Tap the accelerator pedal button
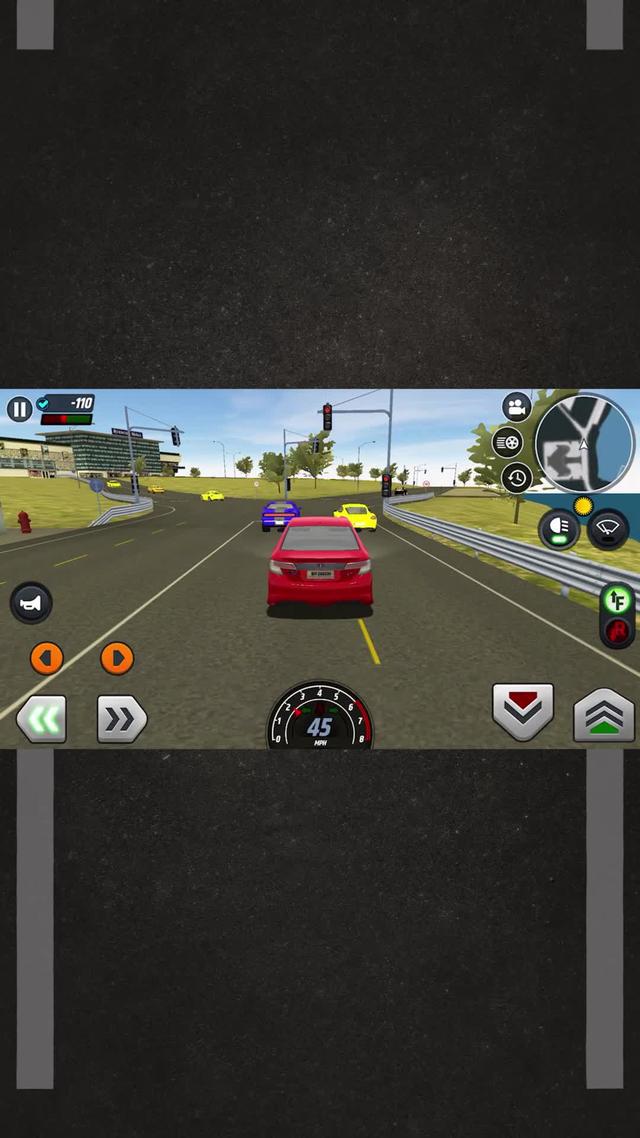This screenshot has width=640, height=1138. [x=604, y=714]
